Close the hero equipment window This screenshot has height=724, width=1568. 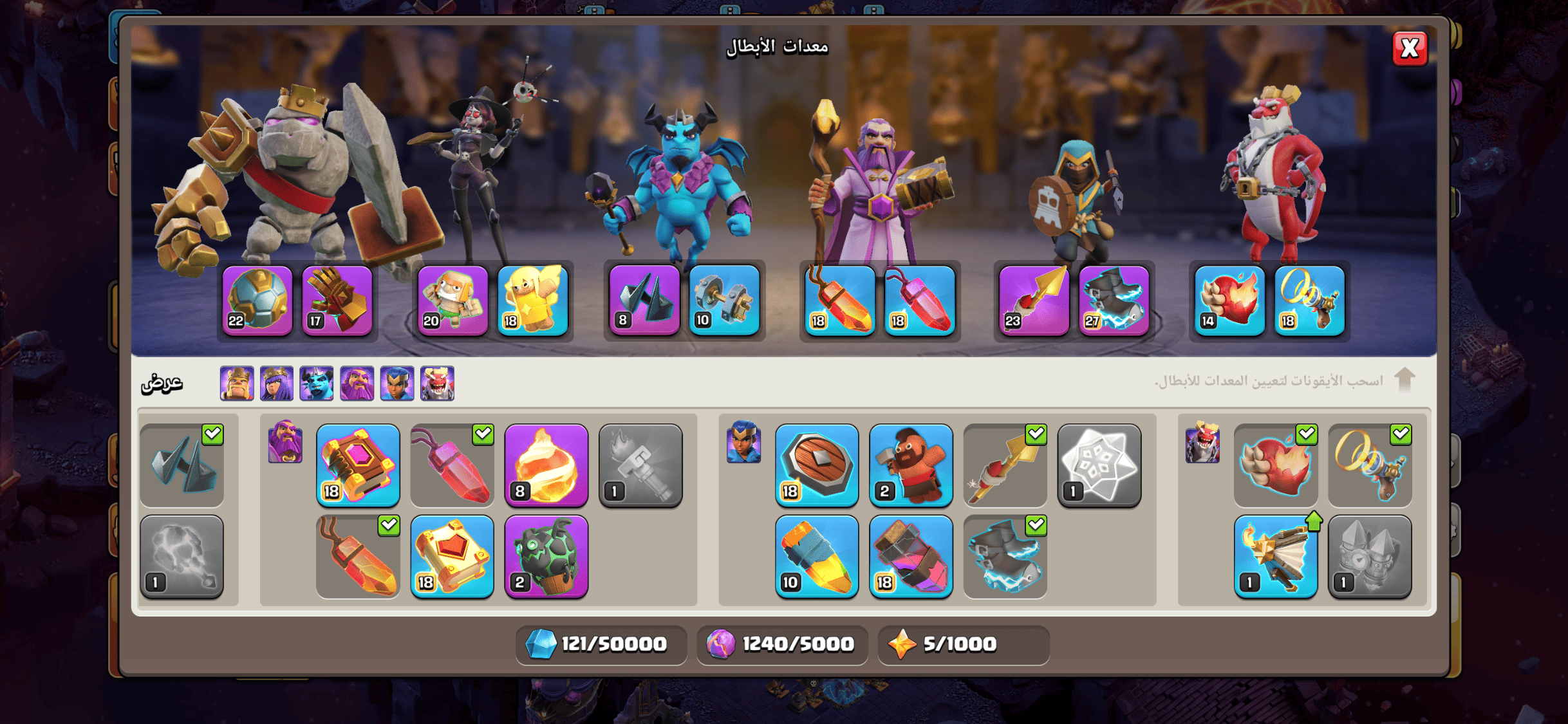point(1409,48)
